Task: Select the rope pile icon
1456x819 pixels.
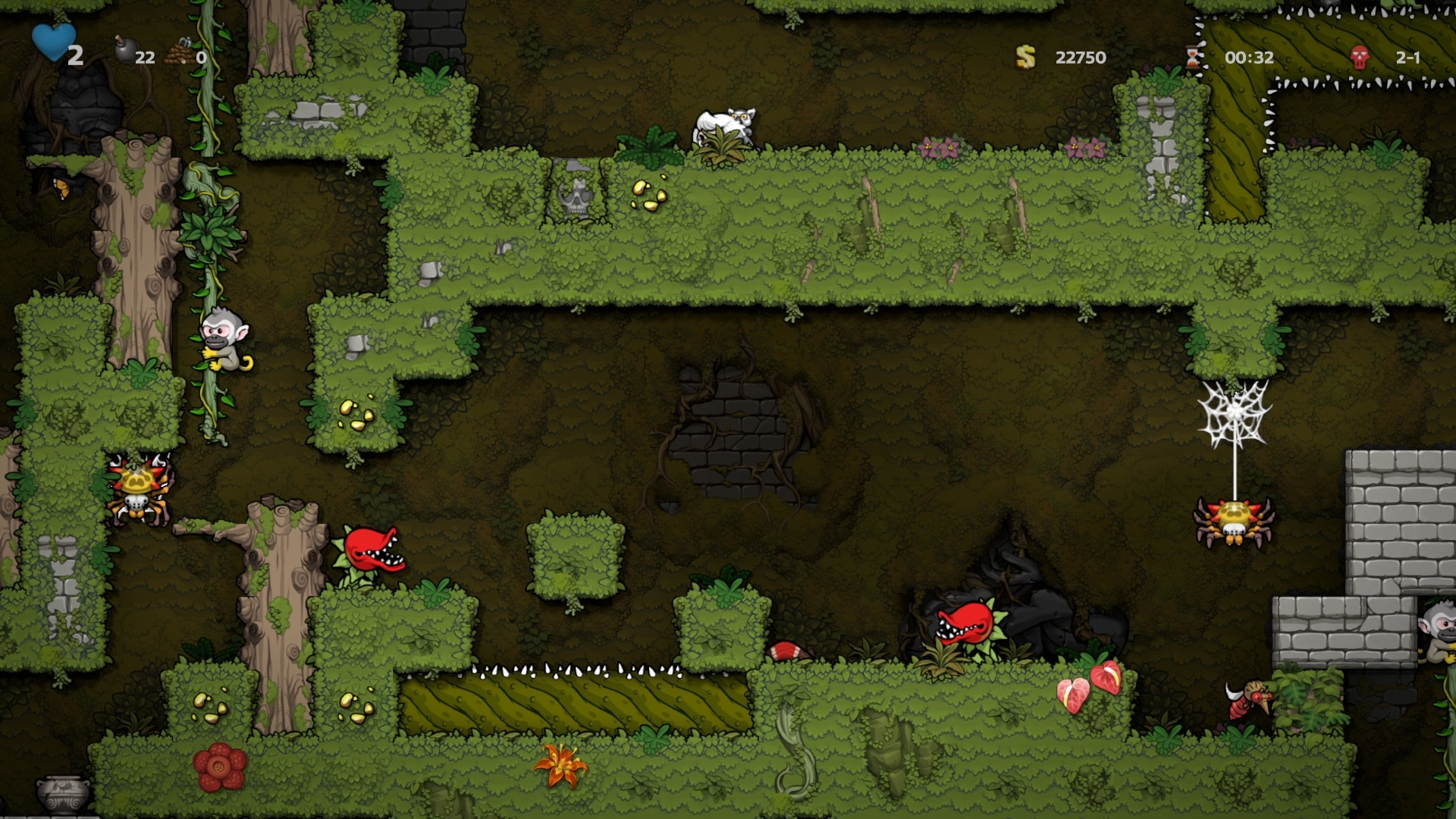Action: click(x=179, y=52)
